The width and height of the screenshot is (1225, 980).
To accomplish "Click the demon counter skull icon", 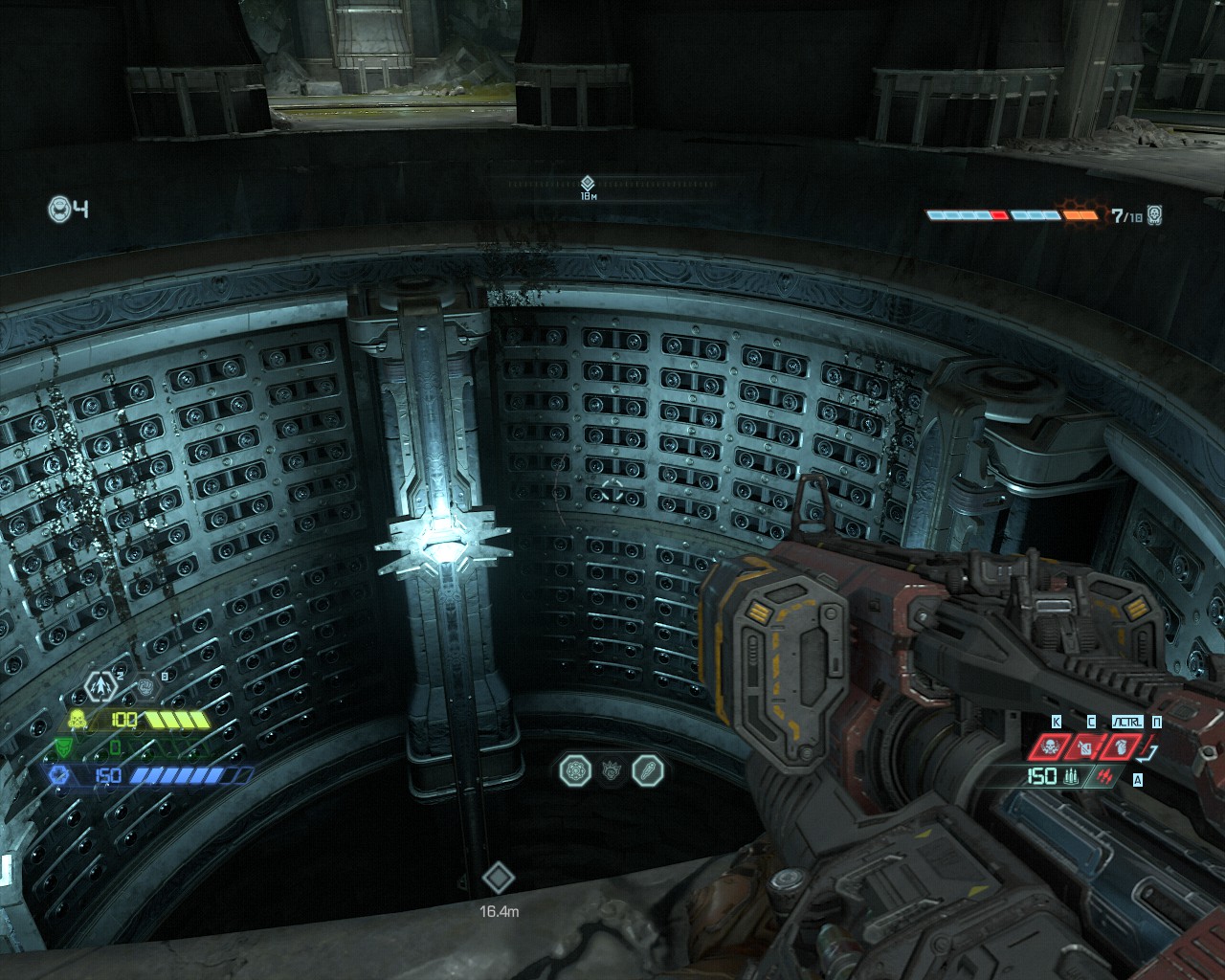I will [1154, 215].
